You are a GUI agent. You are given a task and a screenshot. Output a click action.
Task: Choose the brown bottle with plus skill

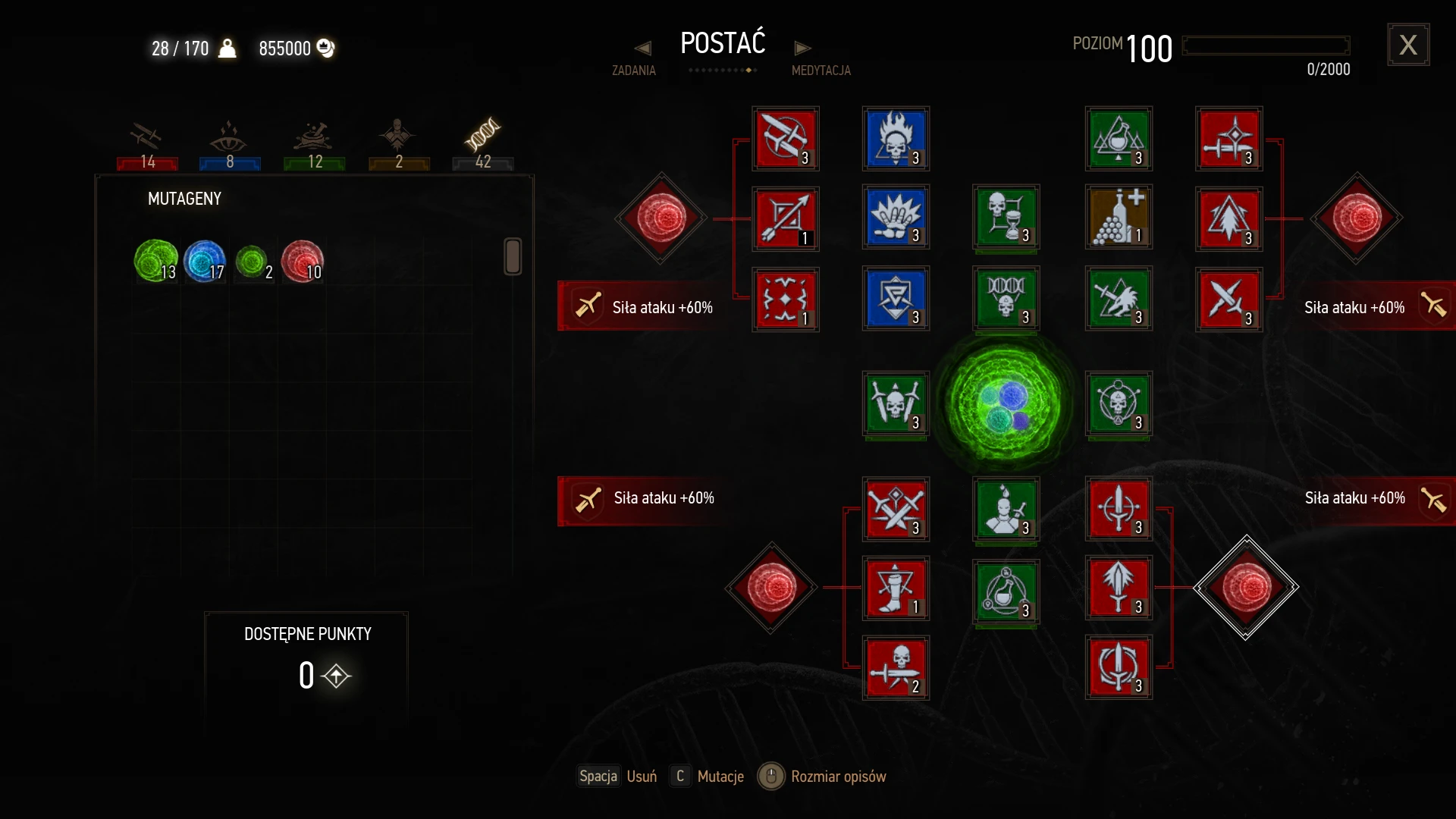[1119, 218]
